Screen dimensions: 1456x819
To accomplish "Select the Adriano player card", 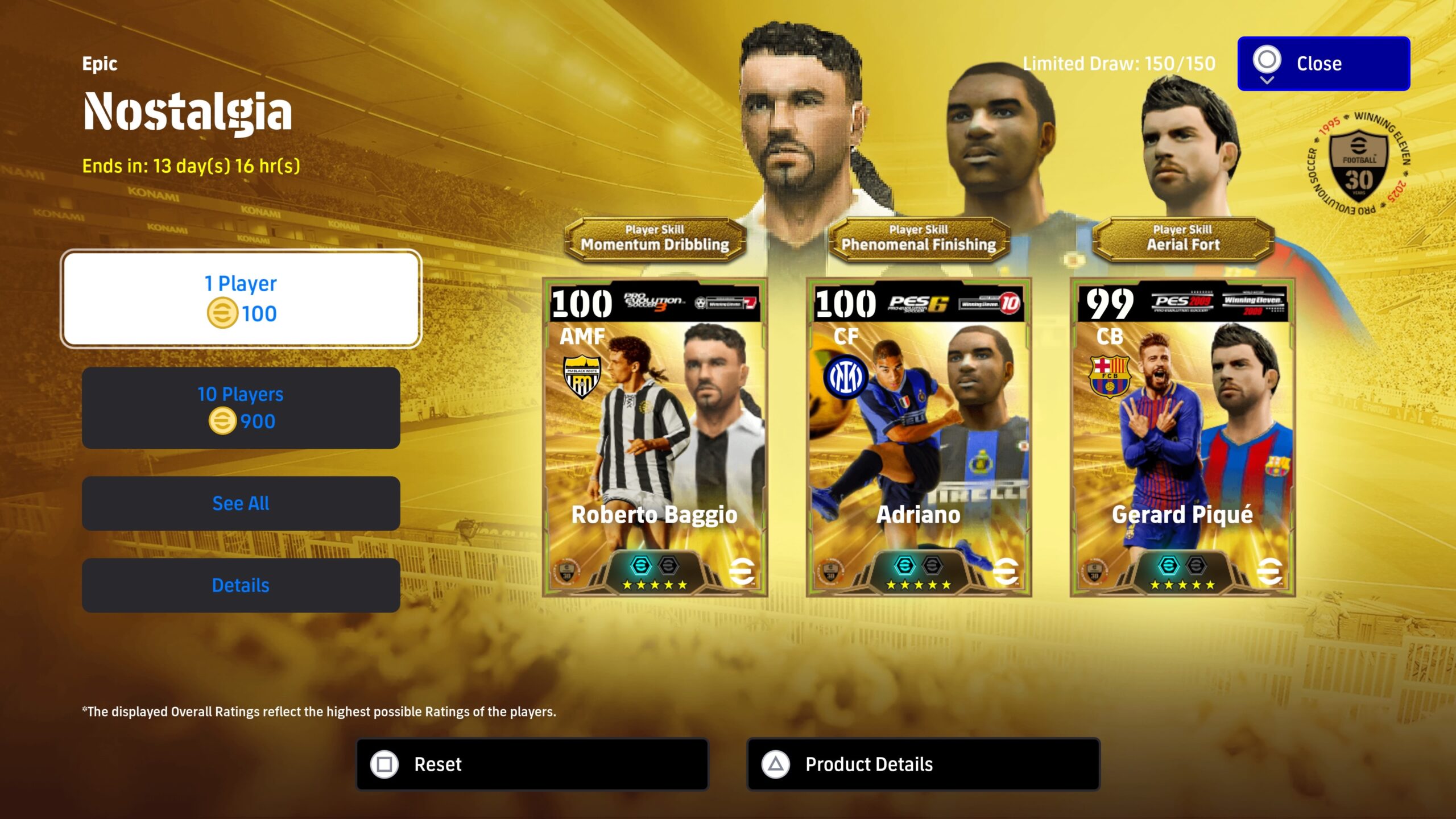I will (x=919, y=437).
